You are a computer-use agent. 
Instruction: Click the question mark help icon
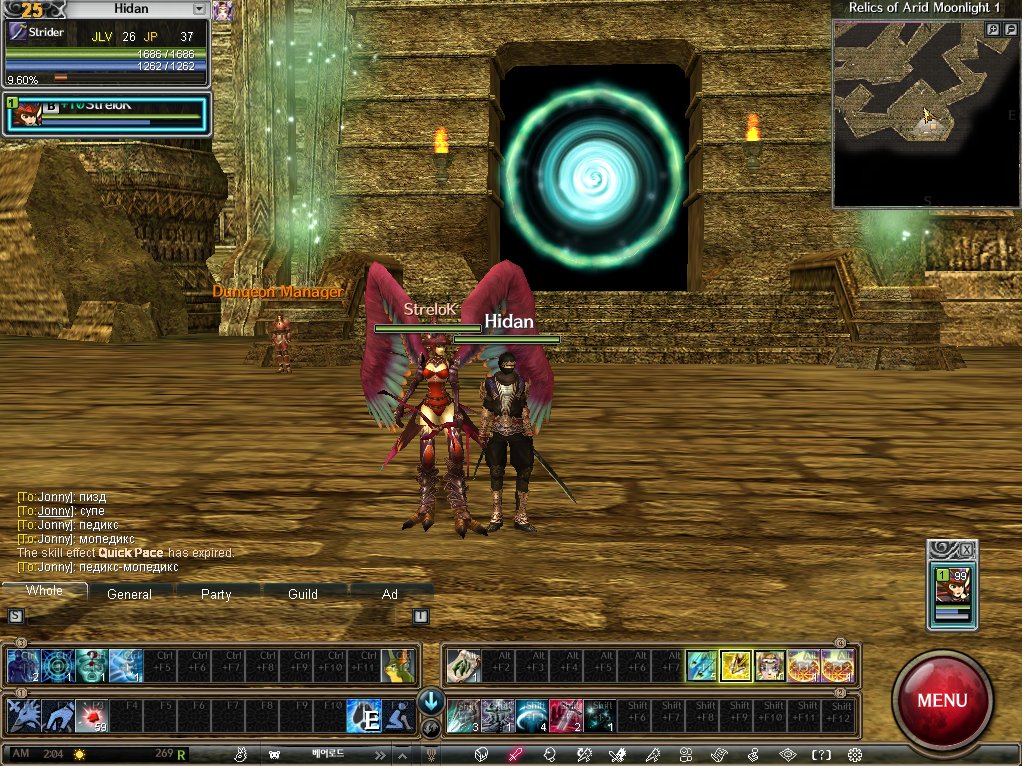click(x=821, y=755)
